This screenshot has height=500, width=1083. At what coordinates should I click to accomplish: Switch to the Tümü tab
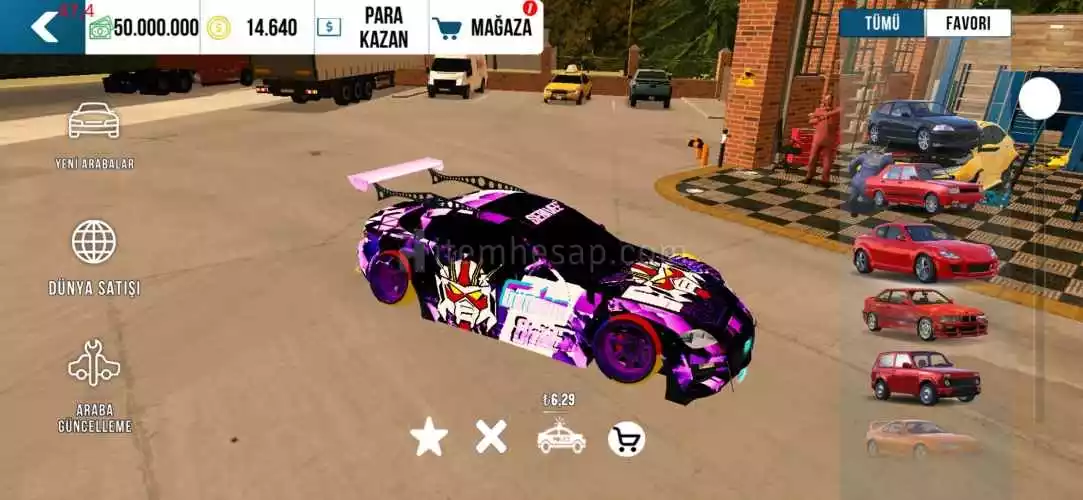click(x=881, y=23)
